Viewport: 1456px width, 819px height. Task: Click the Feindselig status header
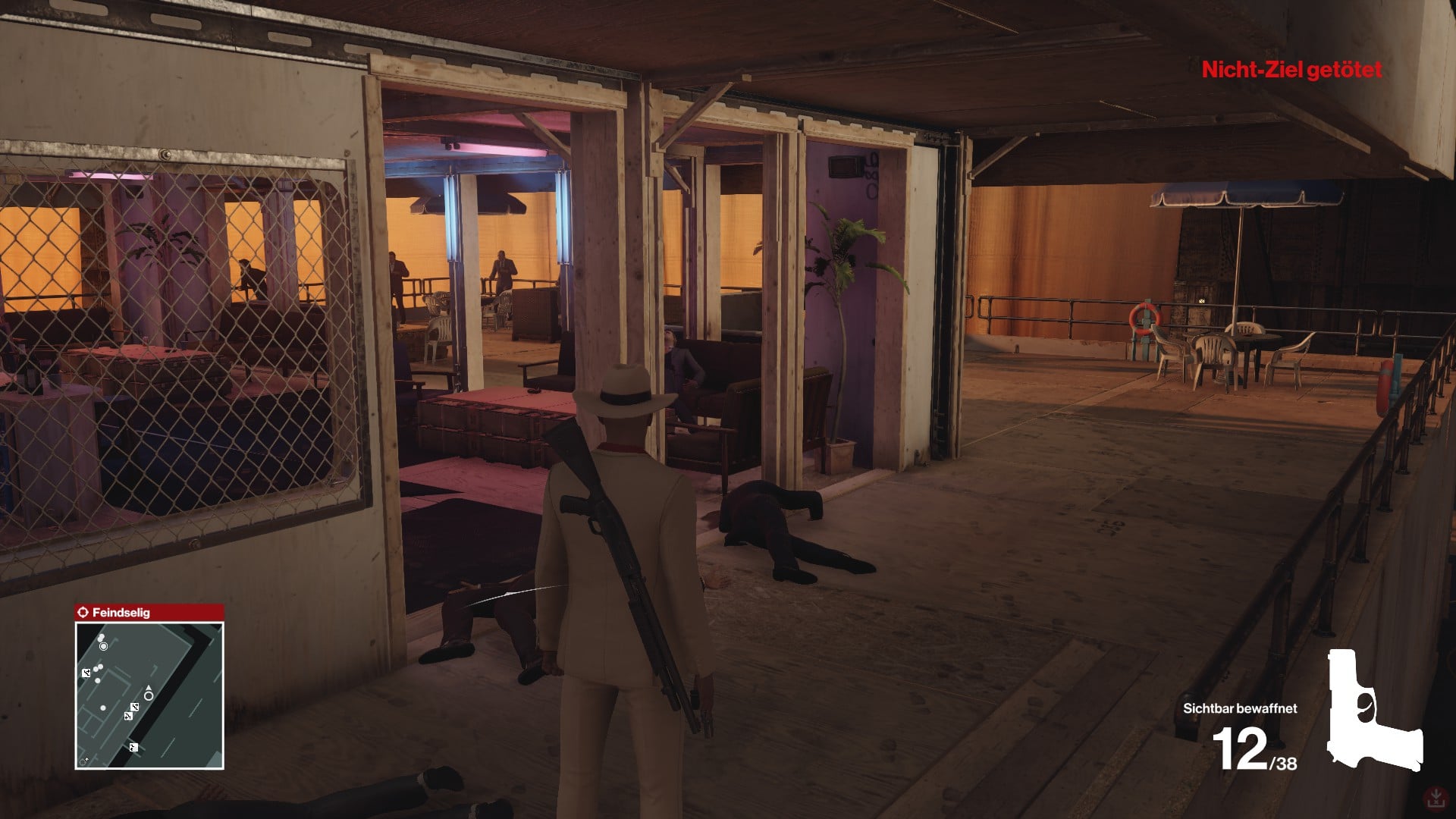pyautogui.click(x=149, y=612)
